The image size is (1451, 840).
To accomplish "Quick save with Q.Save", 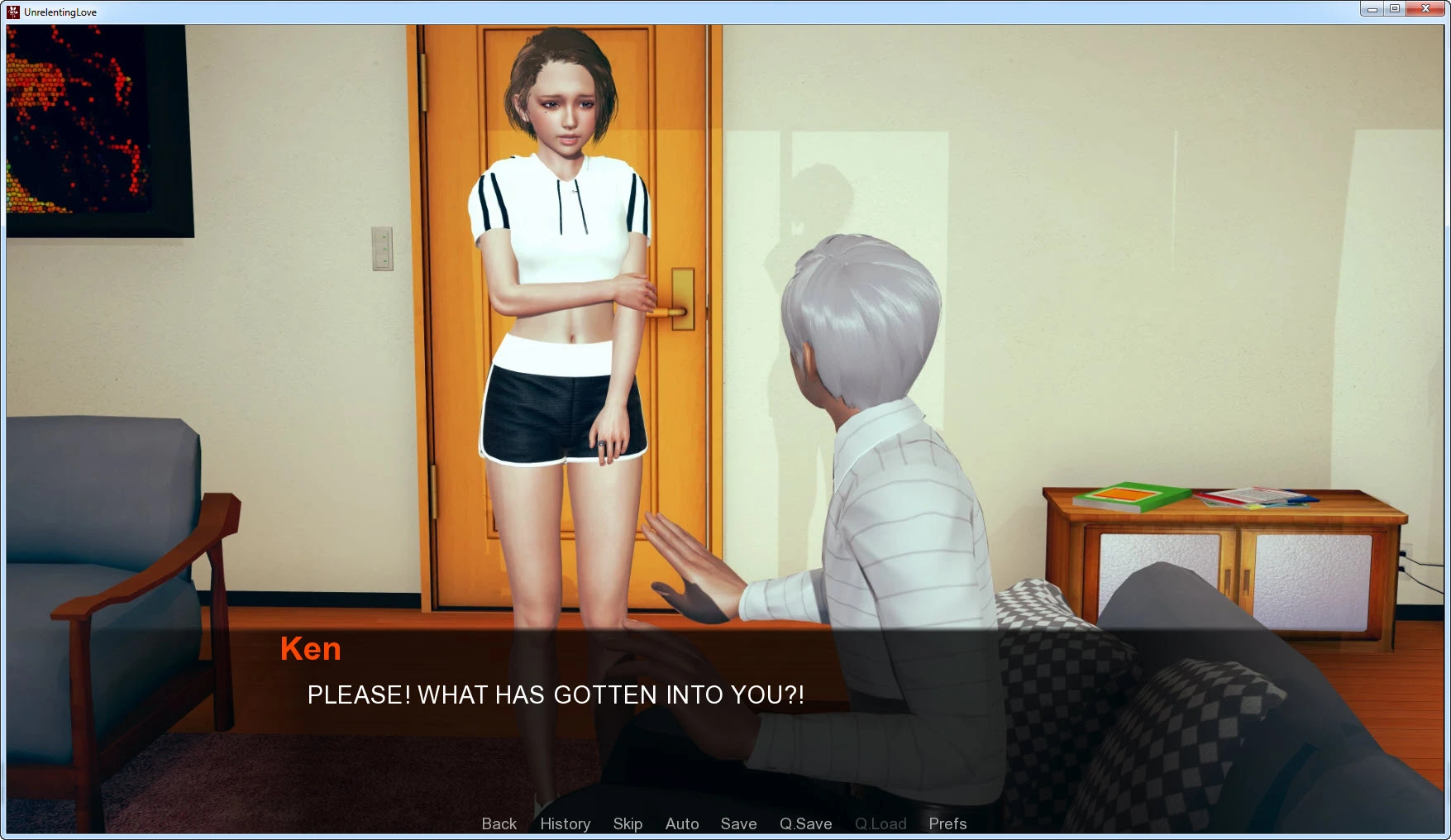I will tap(805, 823).
